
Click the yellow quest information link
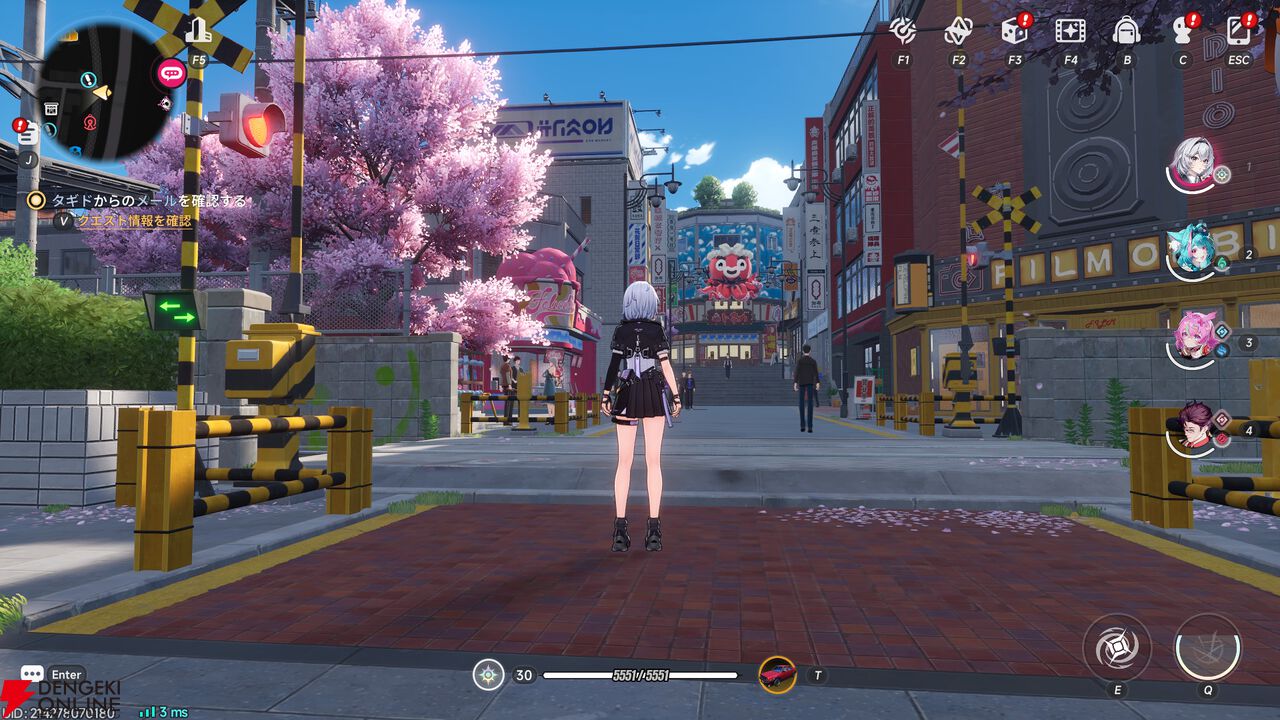pyautogui.click(x=135, y=221)
